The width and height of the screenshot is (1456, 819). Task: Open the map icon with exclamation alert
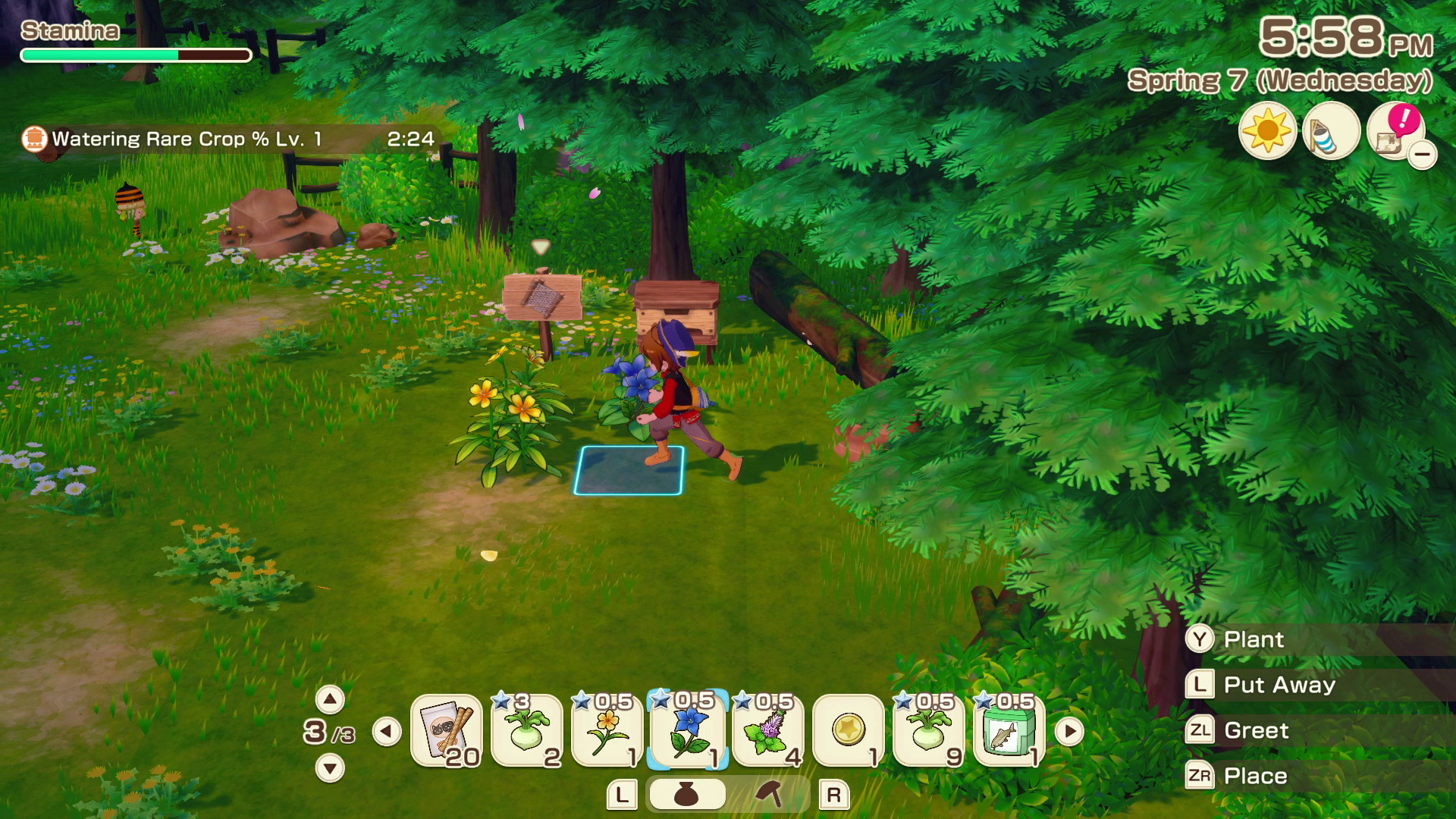pos(1393,132)
